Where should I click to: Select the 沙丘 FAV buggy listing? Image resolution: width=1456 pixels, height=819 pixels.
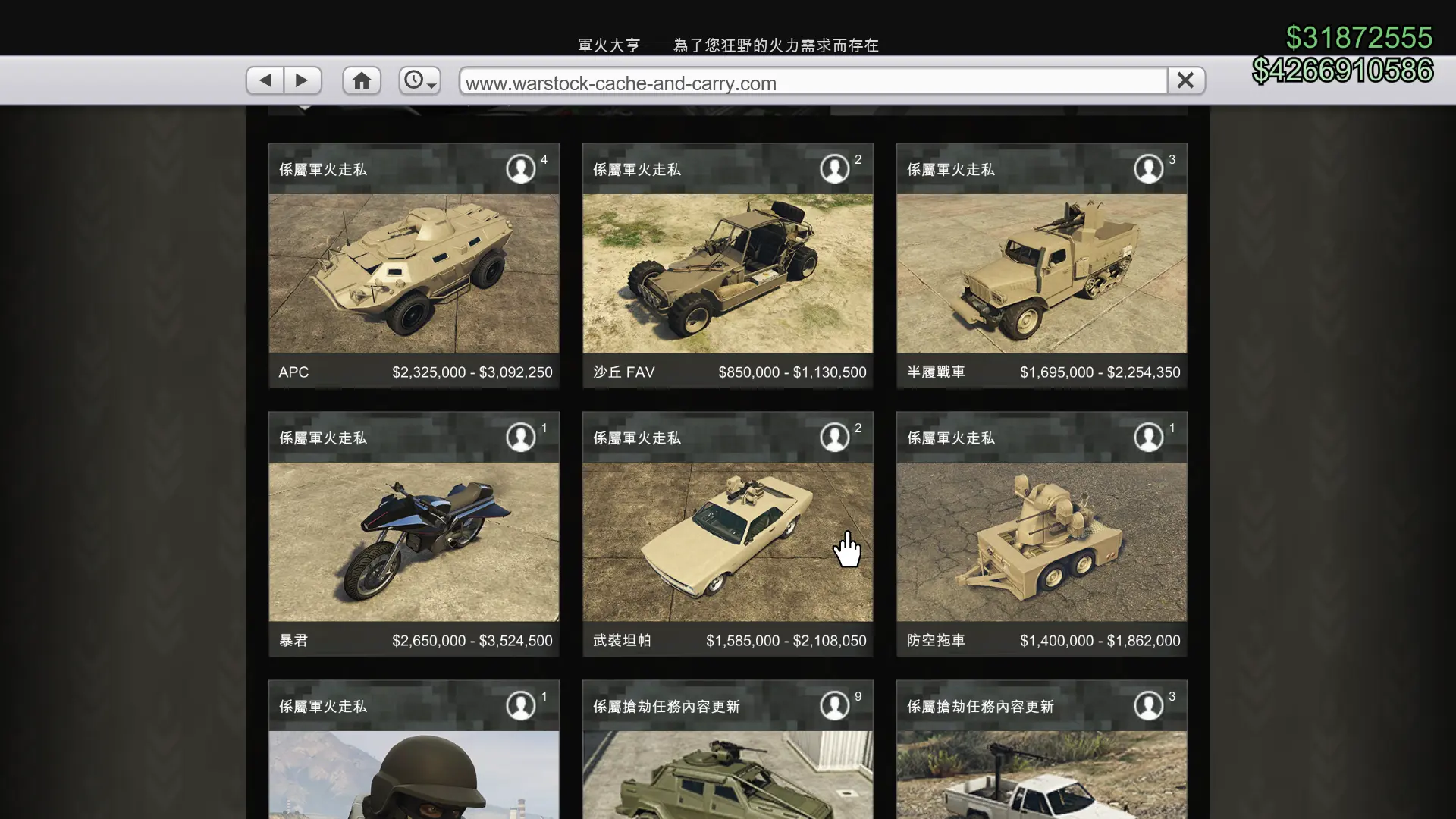click(x=727, y=273)
